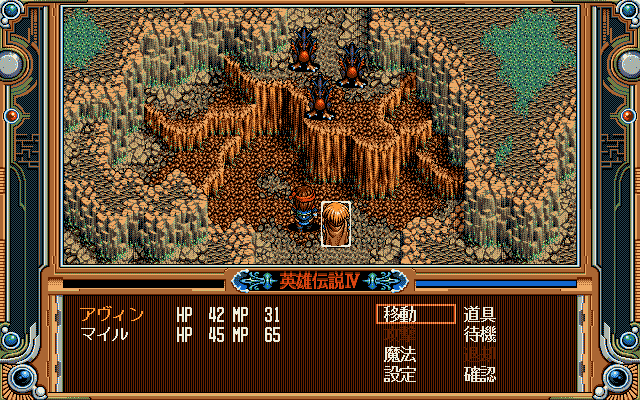Select the 移動 (Move) command
Image resolution: width=640 pixels, height=400 pixels.
pyautogui.click(x=400, y=314)
